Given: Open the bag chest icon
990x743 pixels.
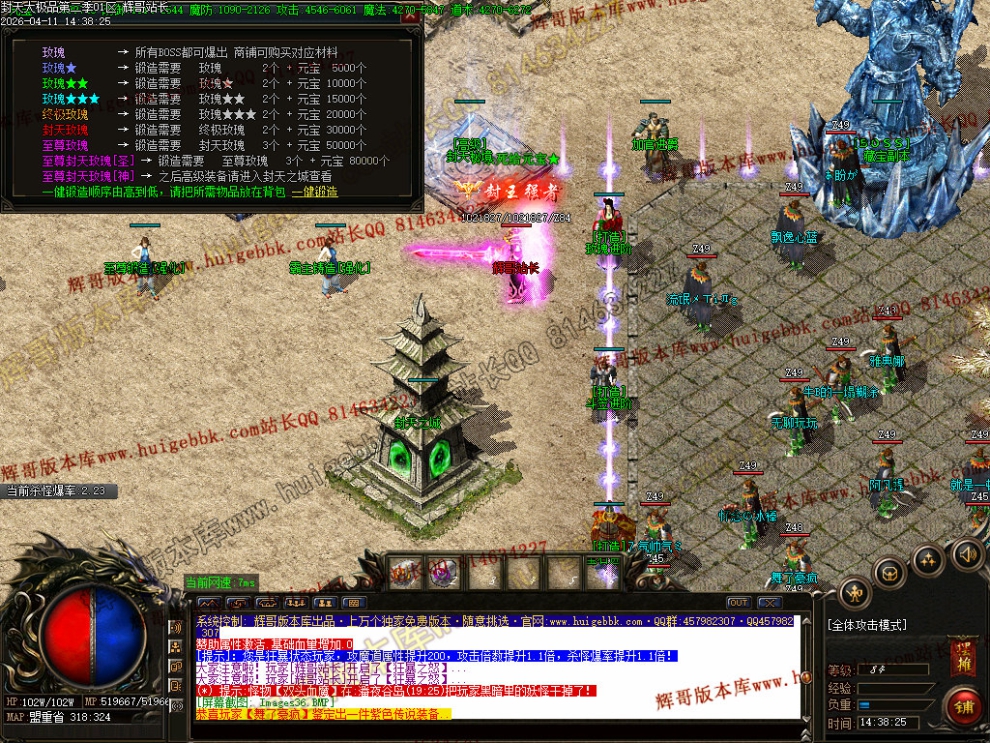Looking at the screenshot, I should point(889,573).
